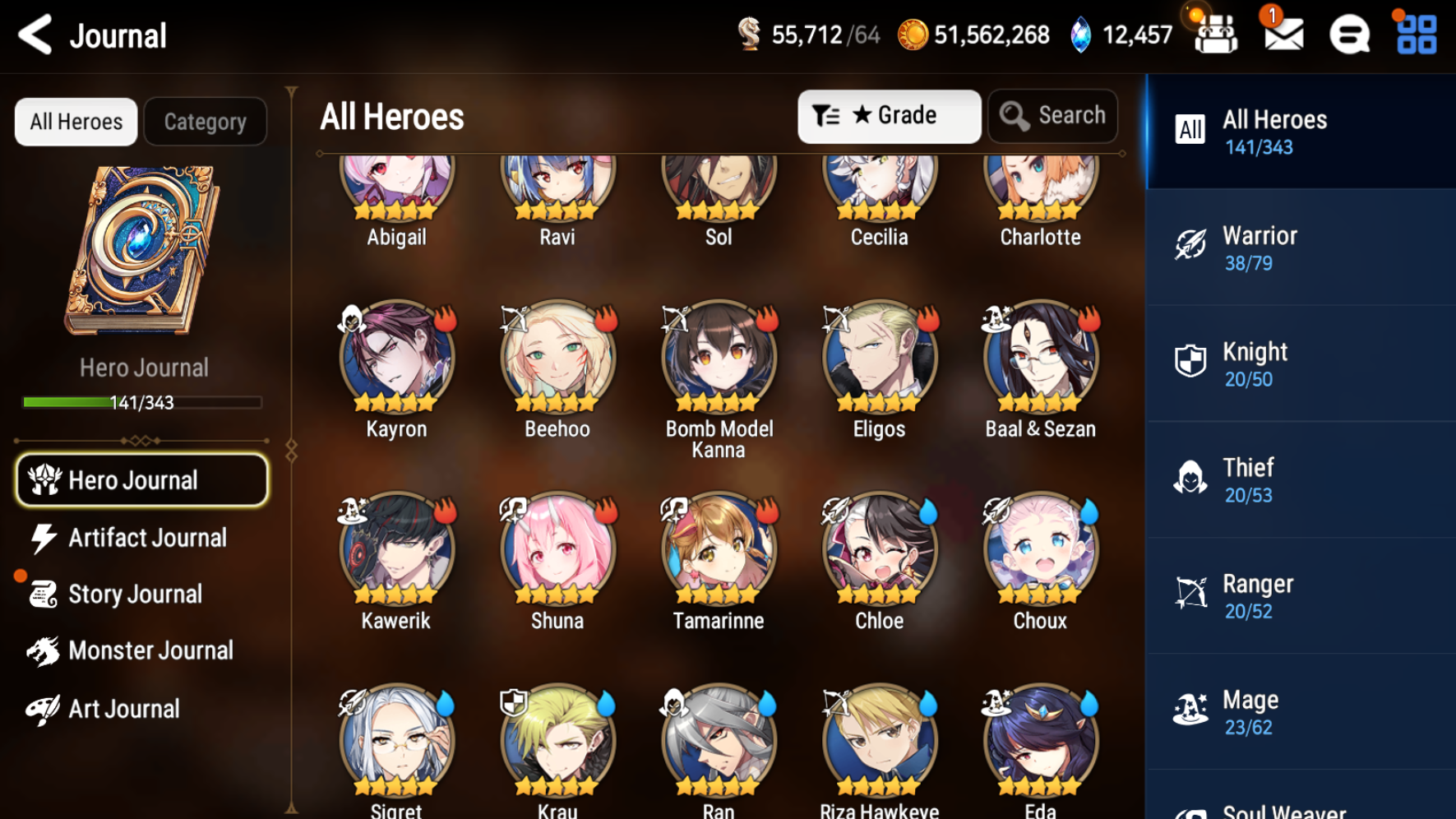Select the Hero Journal menu entry

pos(141,480)
